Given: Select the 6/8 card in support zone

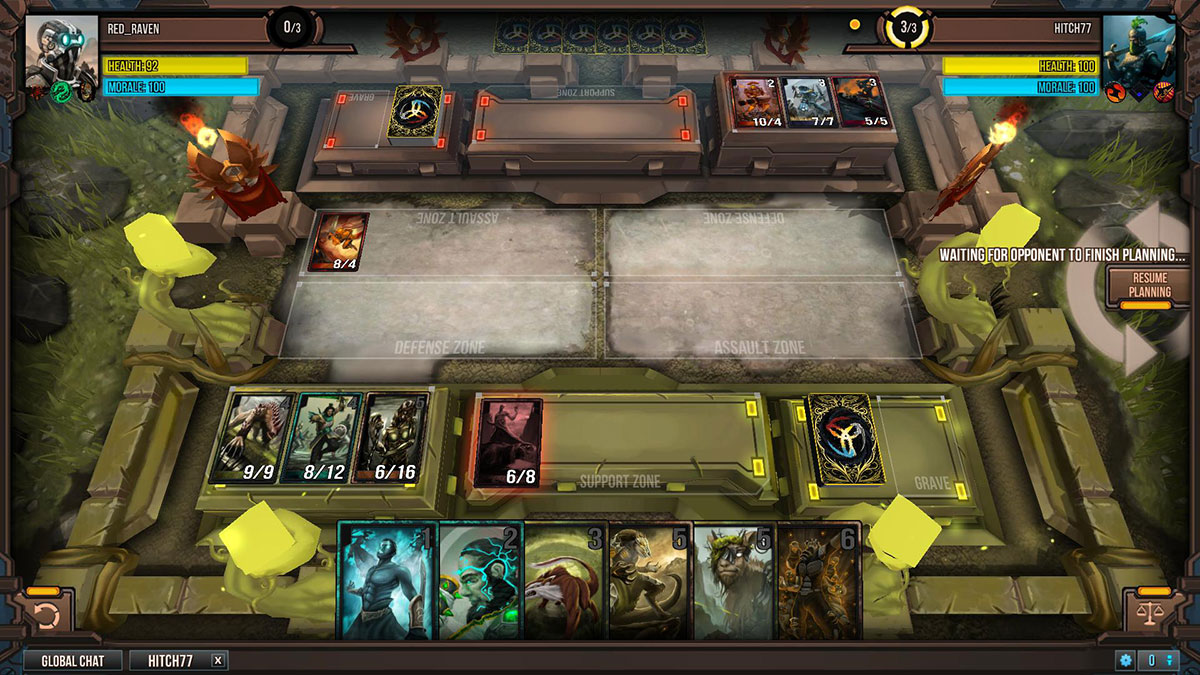Looking at the screenshot, I should click(510, 442).
